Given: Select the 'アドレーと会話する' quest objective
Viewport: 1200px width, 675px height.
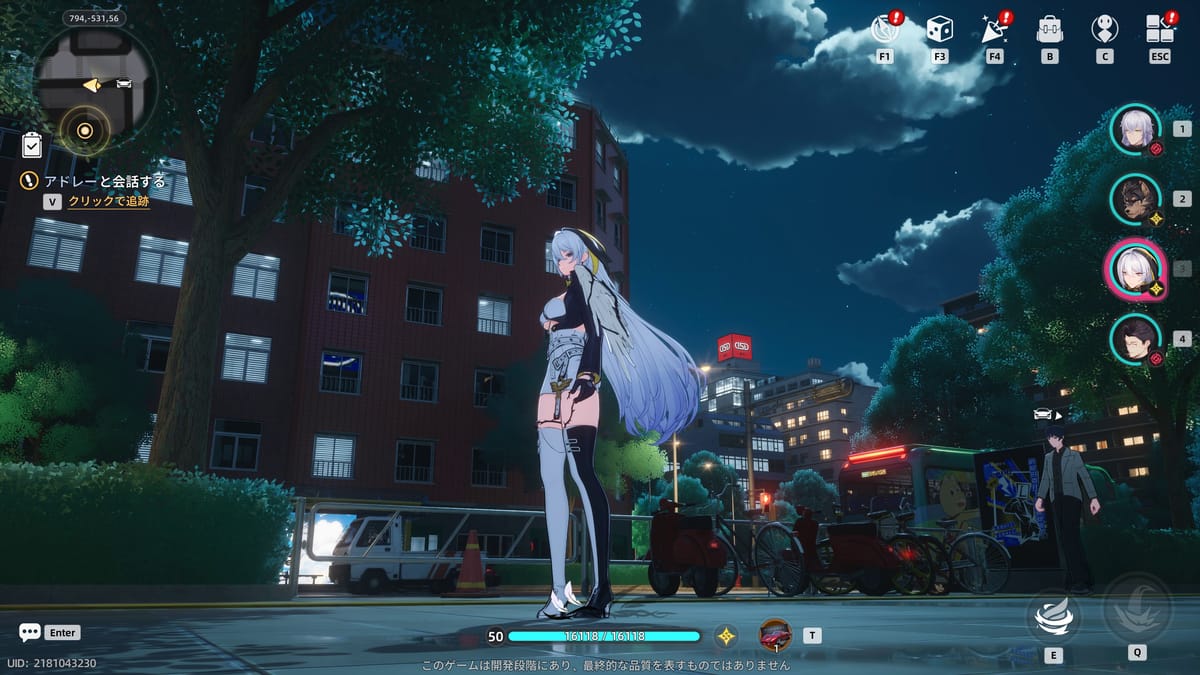Looking at the screenshot, I should click(103, 181).
